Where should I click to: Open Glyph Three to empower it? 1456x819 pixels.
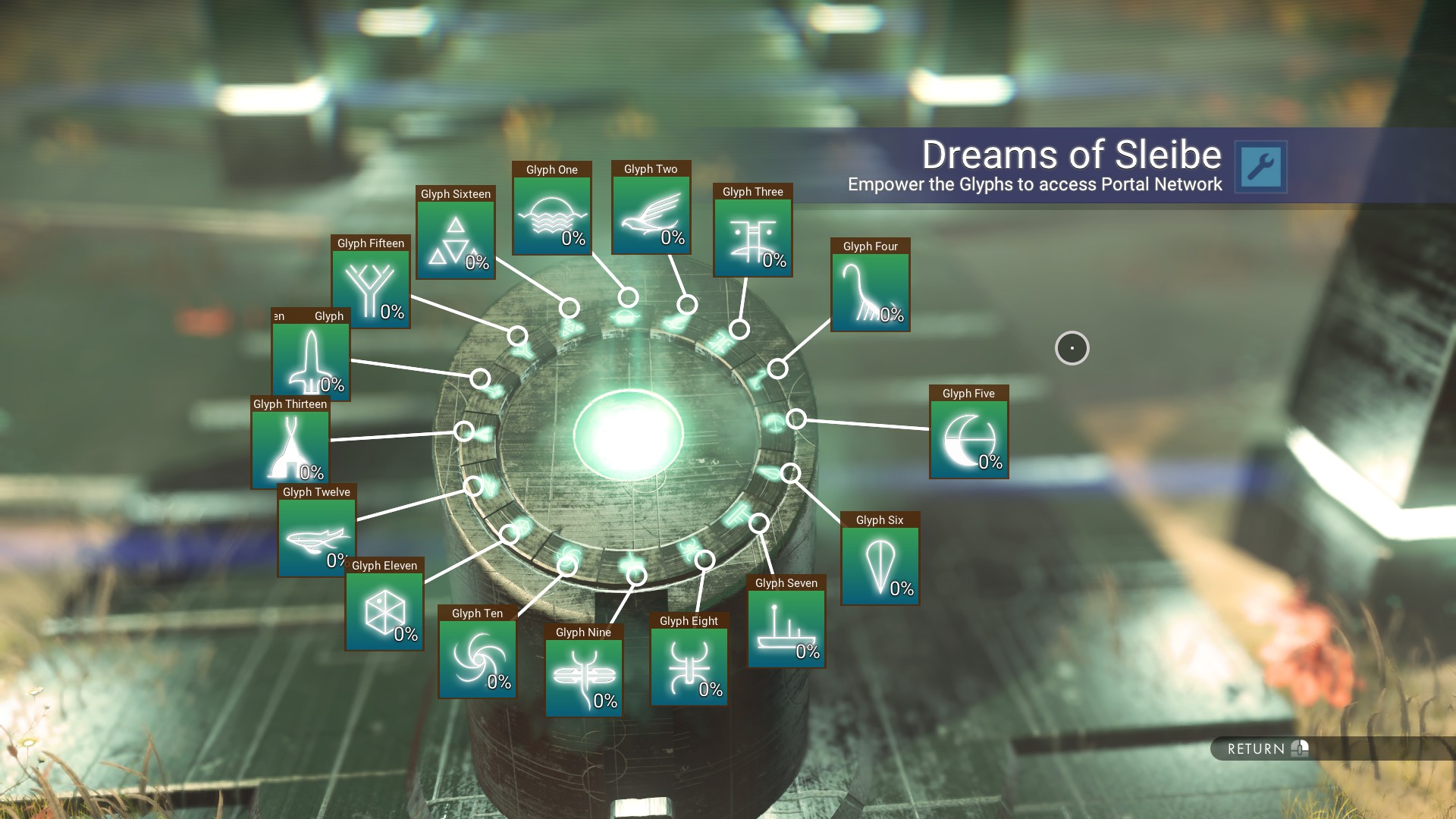[753, 235]
